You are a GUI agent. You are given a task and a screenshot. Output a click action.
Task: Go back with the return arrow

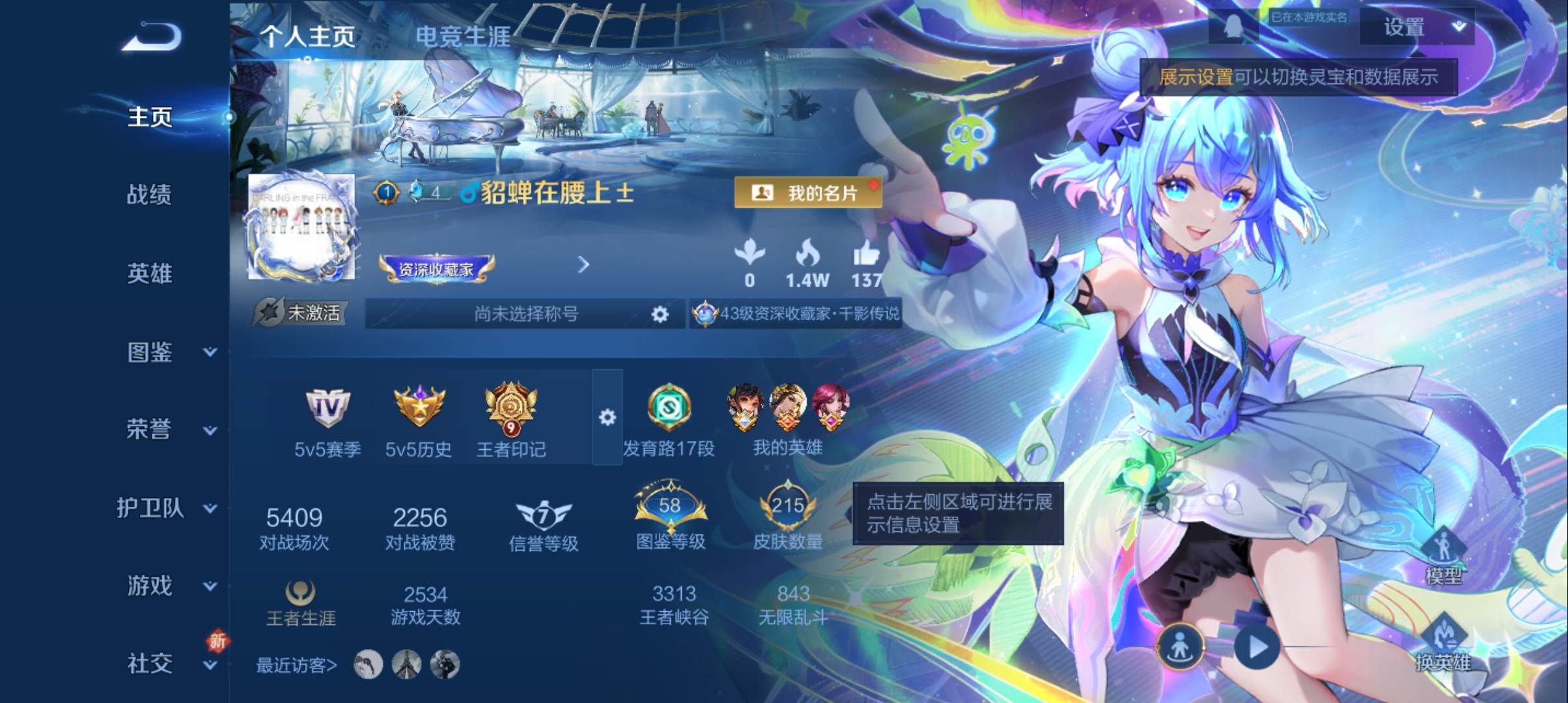151,36
